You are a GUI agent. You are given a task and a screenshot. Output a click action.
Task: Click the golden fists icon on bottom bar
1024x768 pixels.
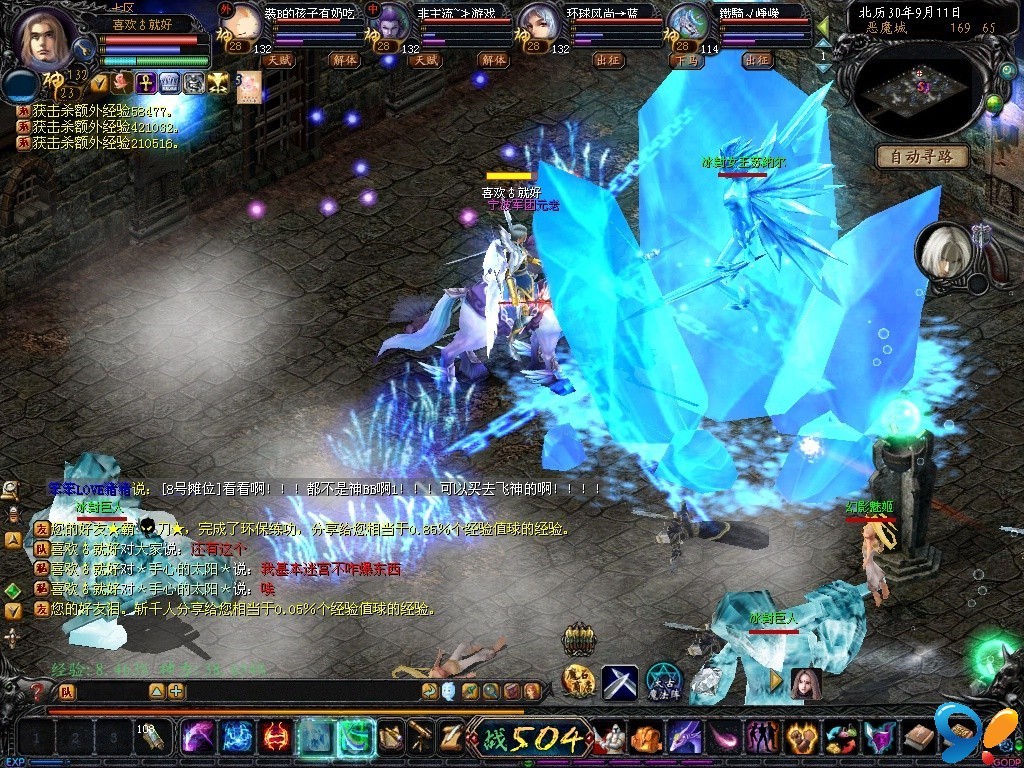(803, 739)
